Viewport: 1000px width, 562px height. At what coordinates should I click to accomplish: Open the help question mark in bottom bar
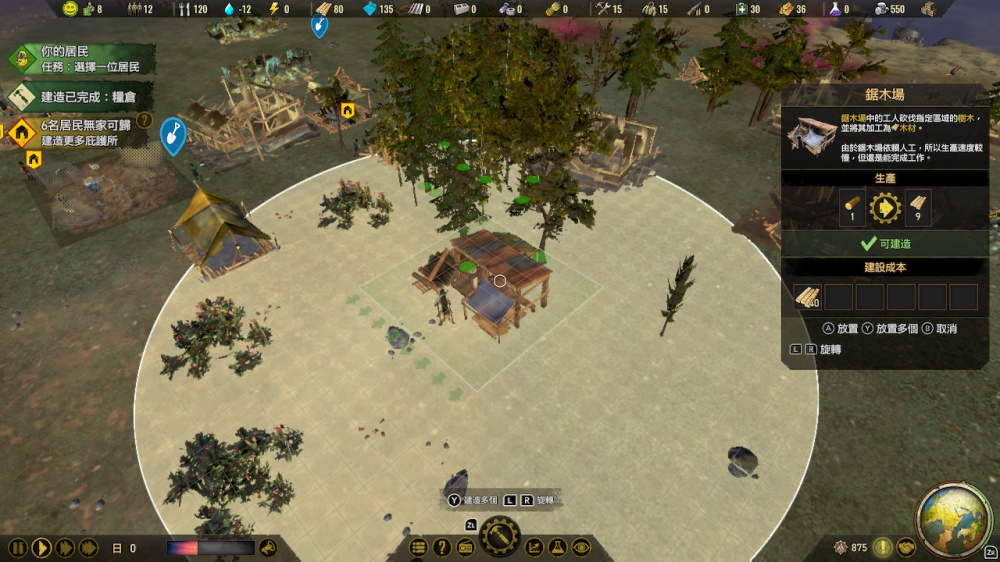tap(442, 547)
